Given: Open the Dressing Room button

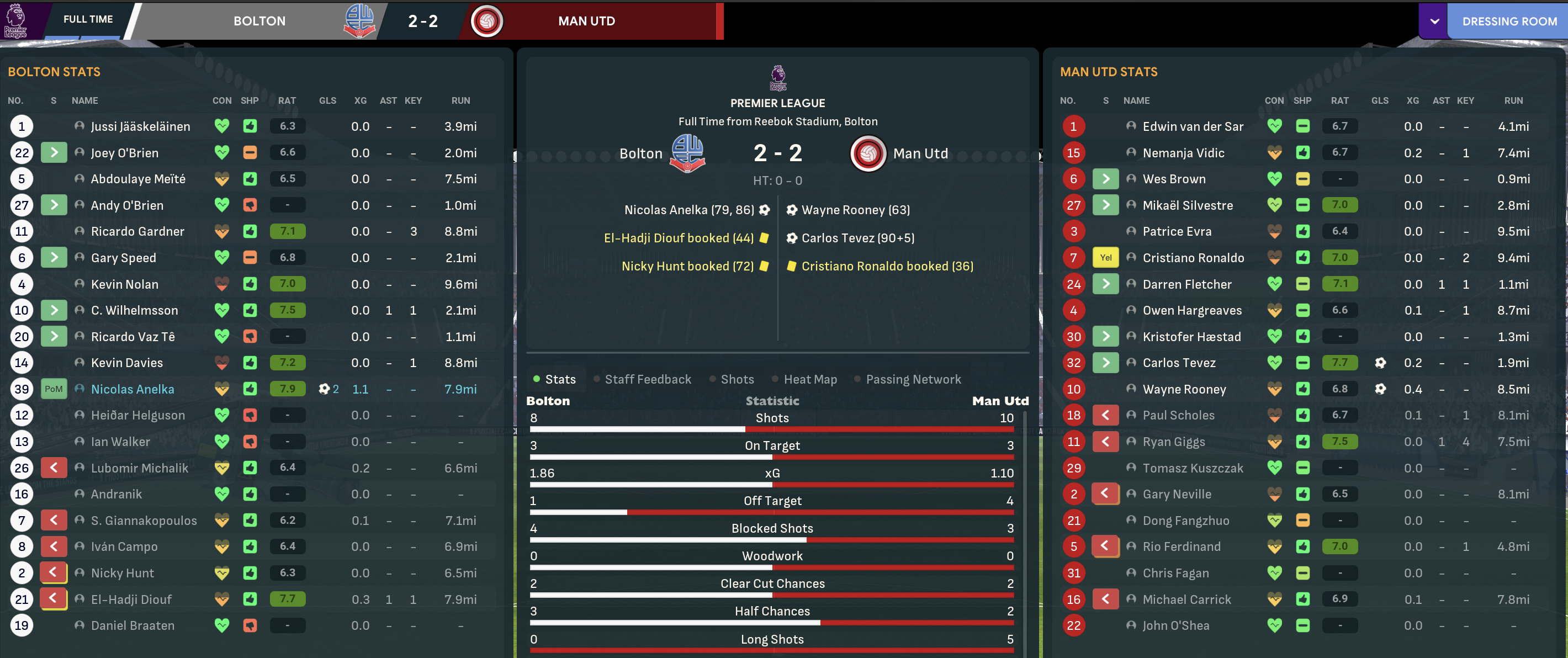Looking at the screenshot, I should click(1509, 22).
